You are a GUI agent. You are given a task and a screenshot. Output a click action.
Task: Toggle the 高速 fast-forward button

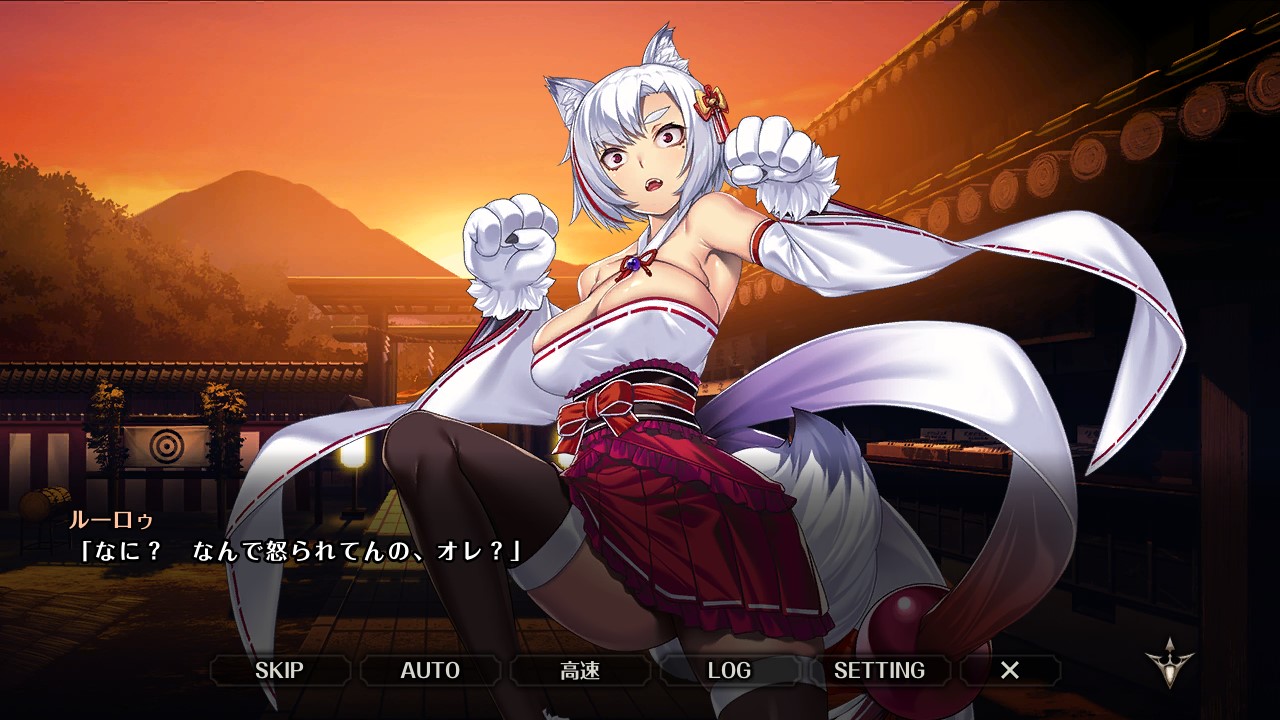tap(580, 670)
